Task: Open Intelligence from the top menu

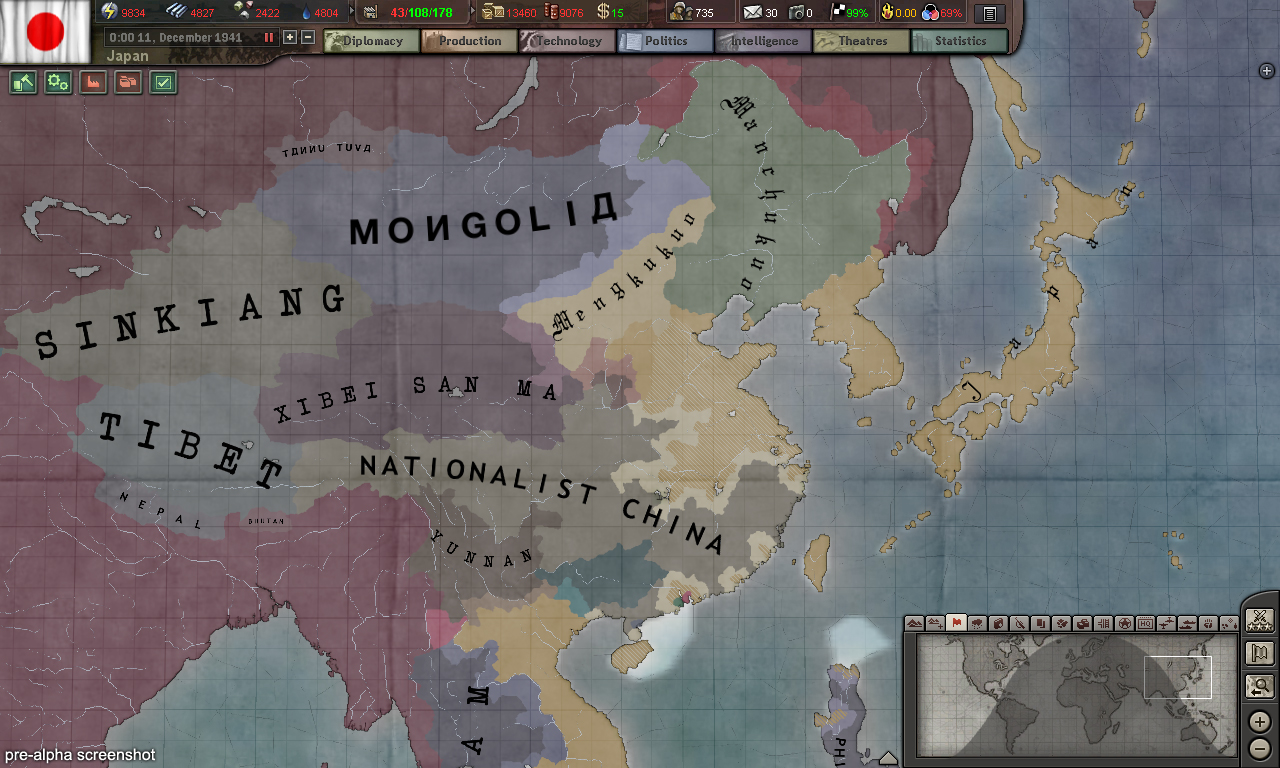Action: [x=763, y=41]
